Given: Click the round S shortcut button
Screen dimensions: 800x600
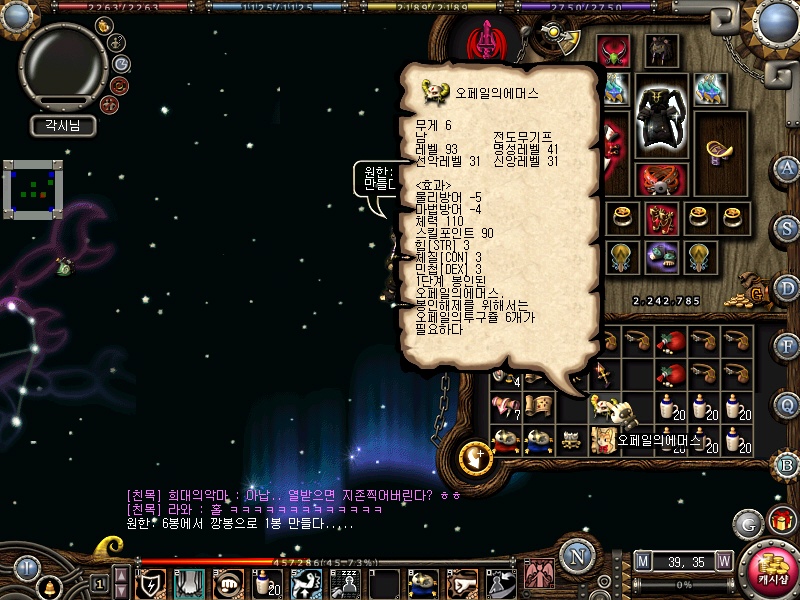Looking at the screenshot, I should tap(786, 226).
